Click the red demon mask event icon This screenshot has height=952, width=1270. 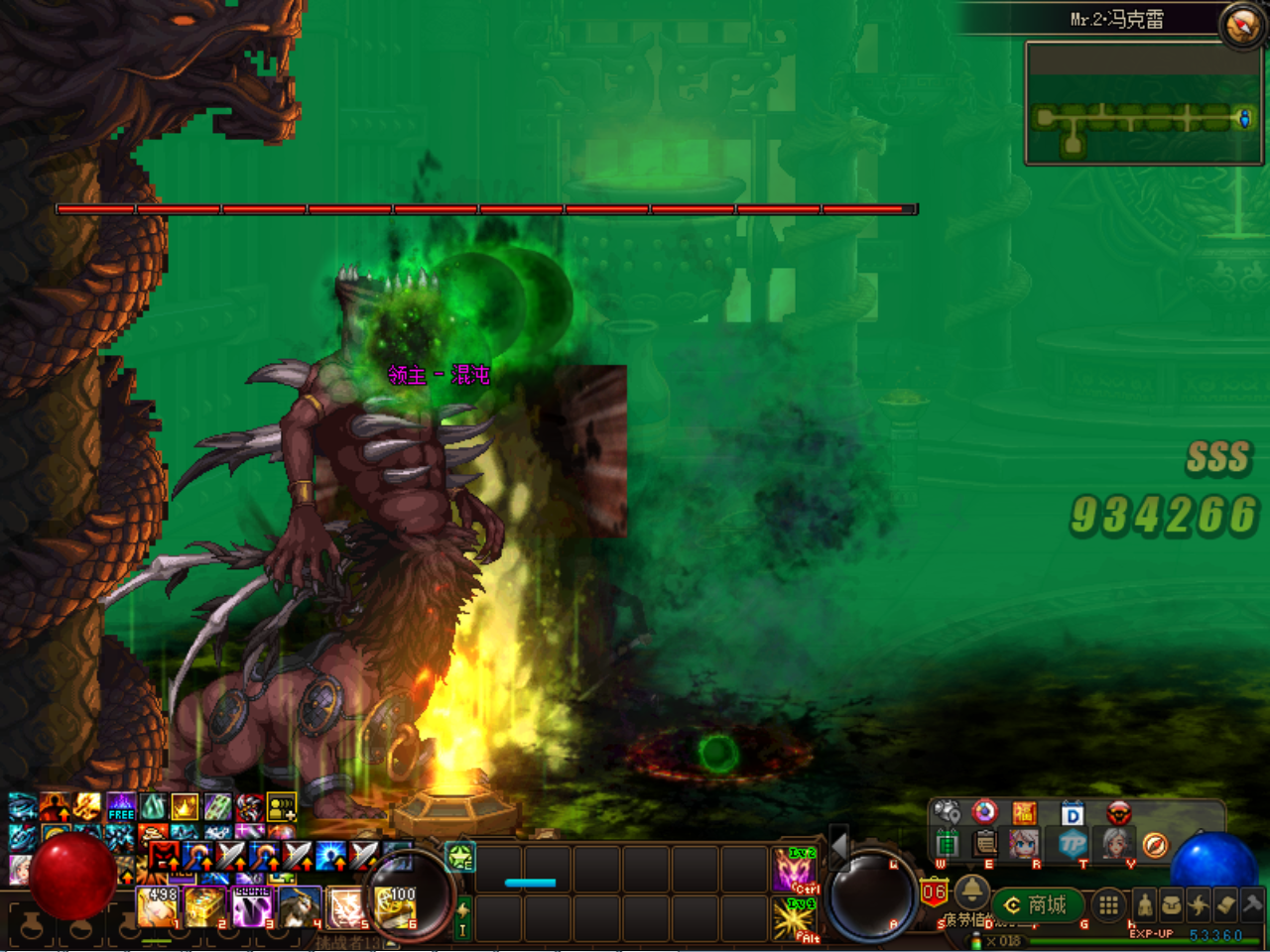click(1118, 813)
